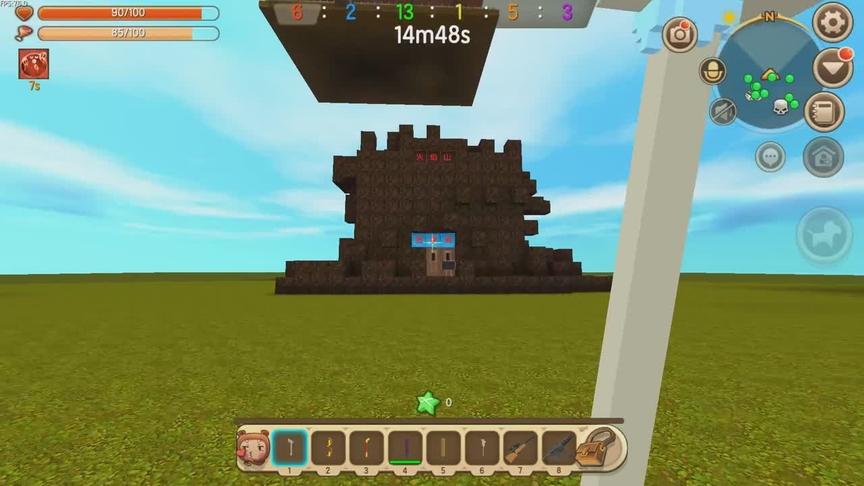Select the dark rifle in slot 8
This screenshot has width=864, height=486.
click(x=558, y=448)
